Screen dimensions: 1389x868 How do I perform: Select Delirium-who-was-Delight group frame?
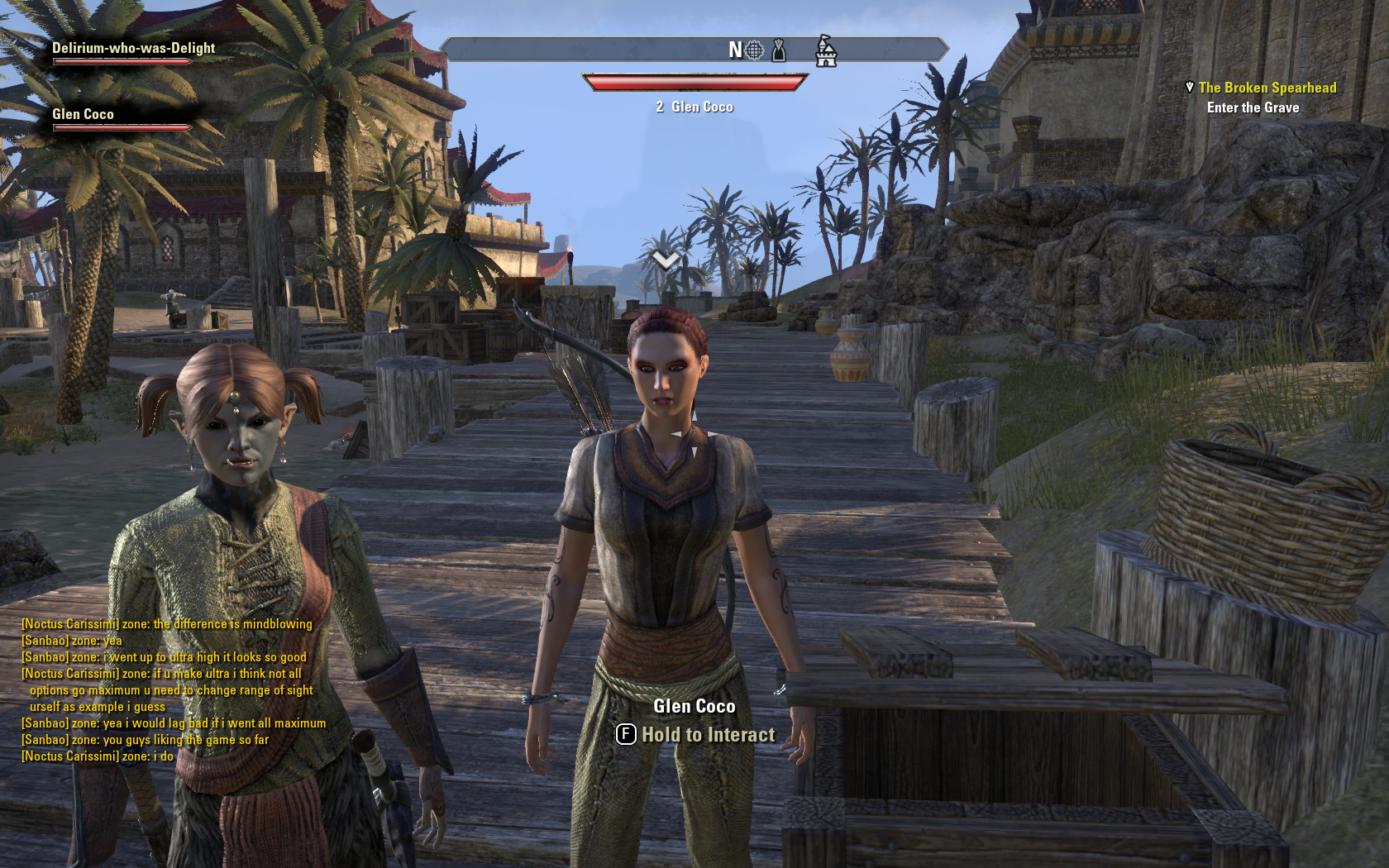[133, 49]
